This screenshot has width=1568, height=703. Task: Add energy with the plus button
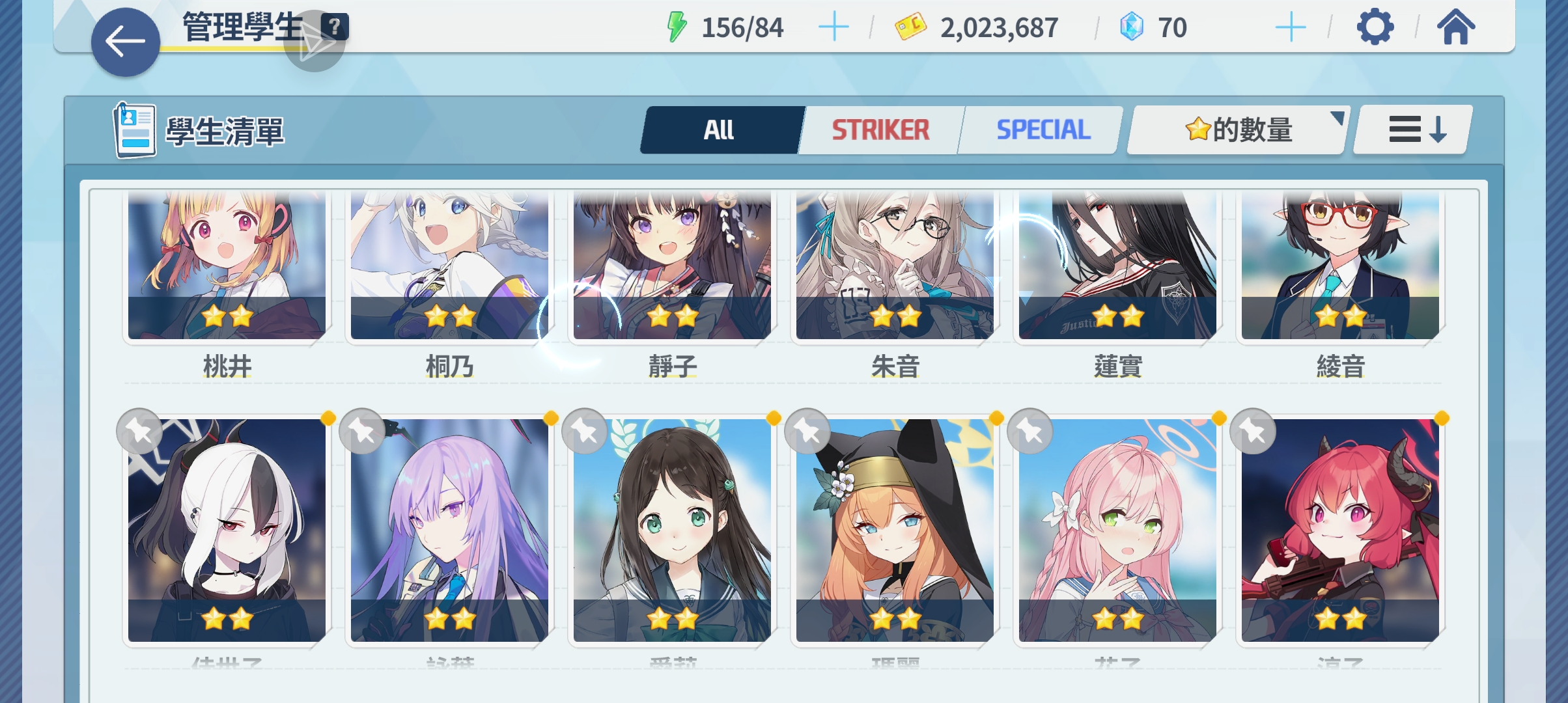pyautogui.click(x=833, y=28)
